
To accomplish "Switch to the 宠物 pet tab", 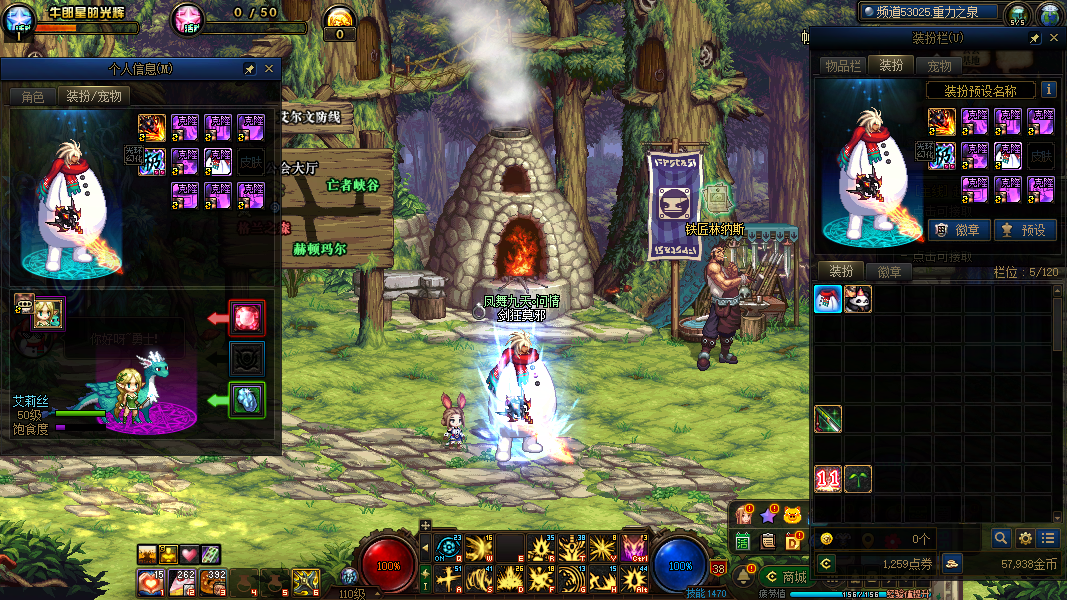I will coord(939,66).
